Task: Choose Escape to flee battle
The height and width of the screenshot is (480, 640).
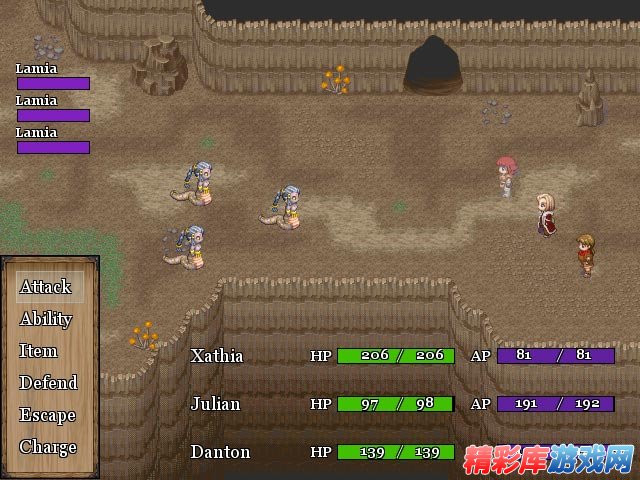Action: 47,415
